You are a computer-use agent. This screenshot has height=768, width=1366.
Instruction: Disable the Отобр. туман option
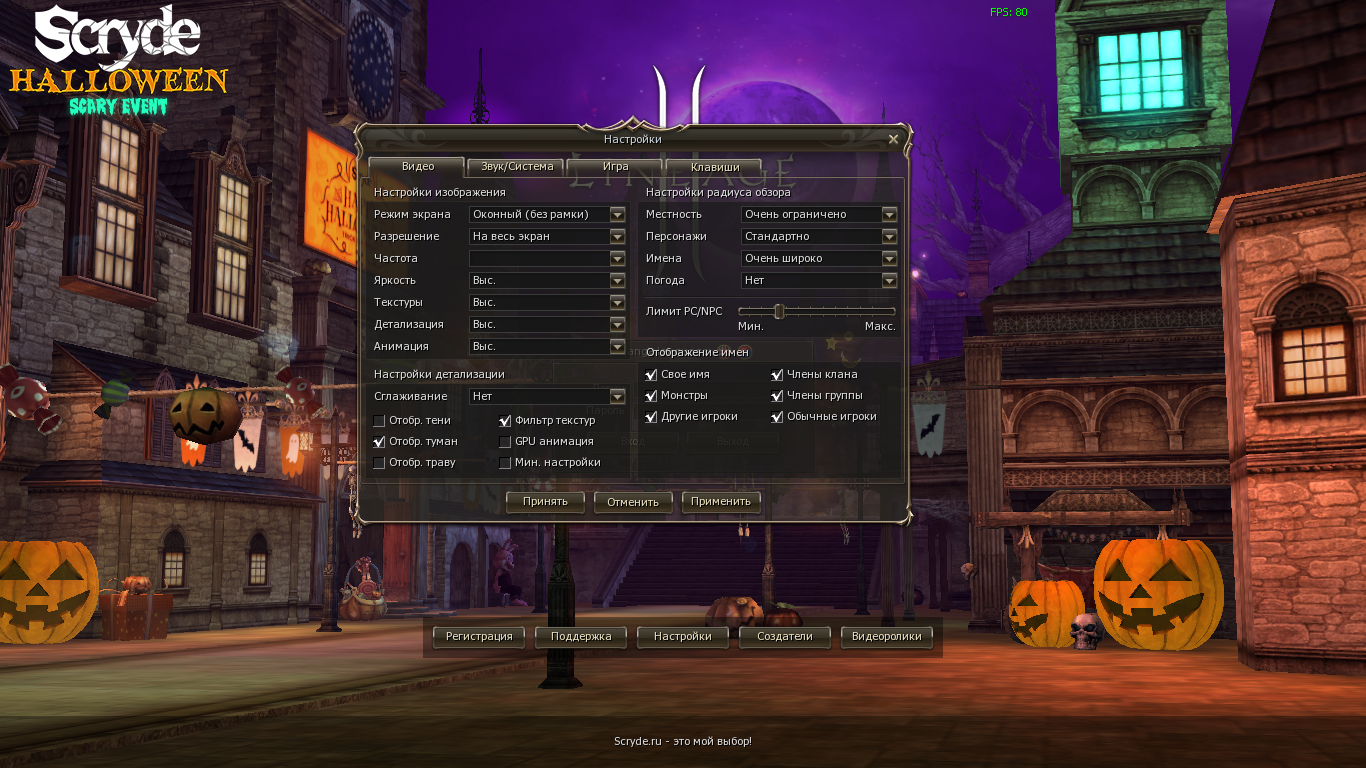[x=379, y=441]
